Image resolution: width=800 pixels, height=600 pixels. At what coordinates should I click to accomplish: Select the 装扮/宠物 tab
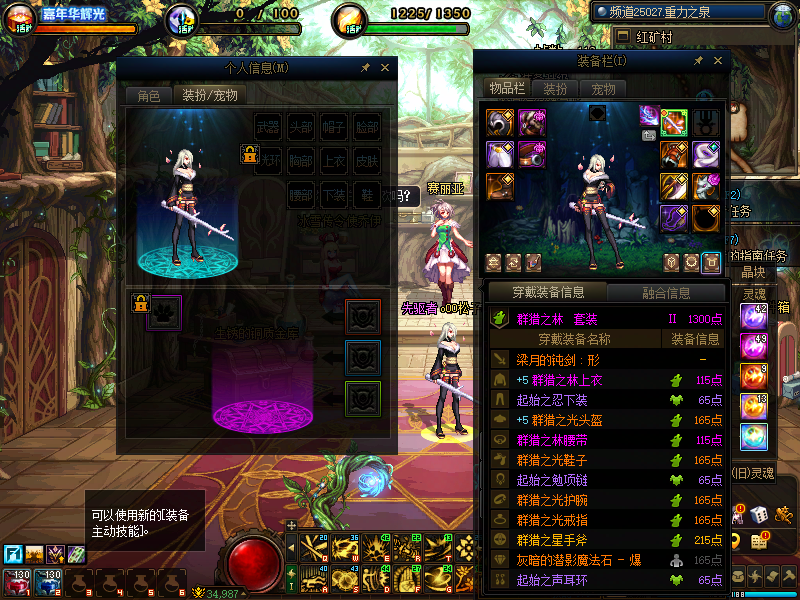(208, 96)
